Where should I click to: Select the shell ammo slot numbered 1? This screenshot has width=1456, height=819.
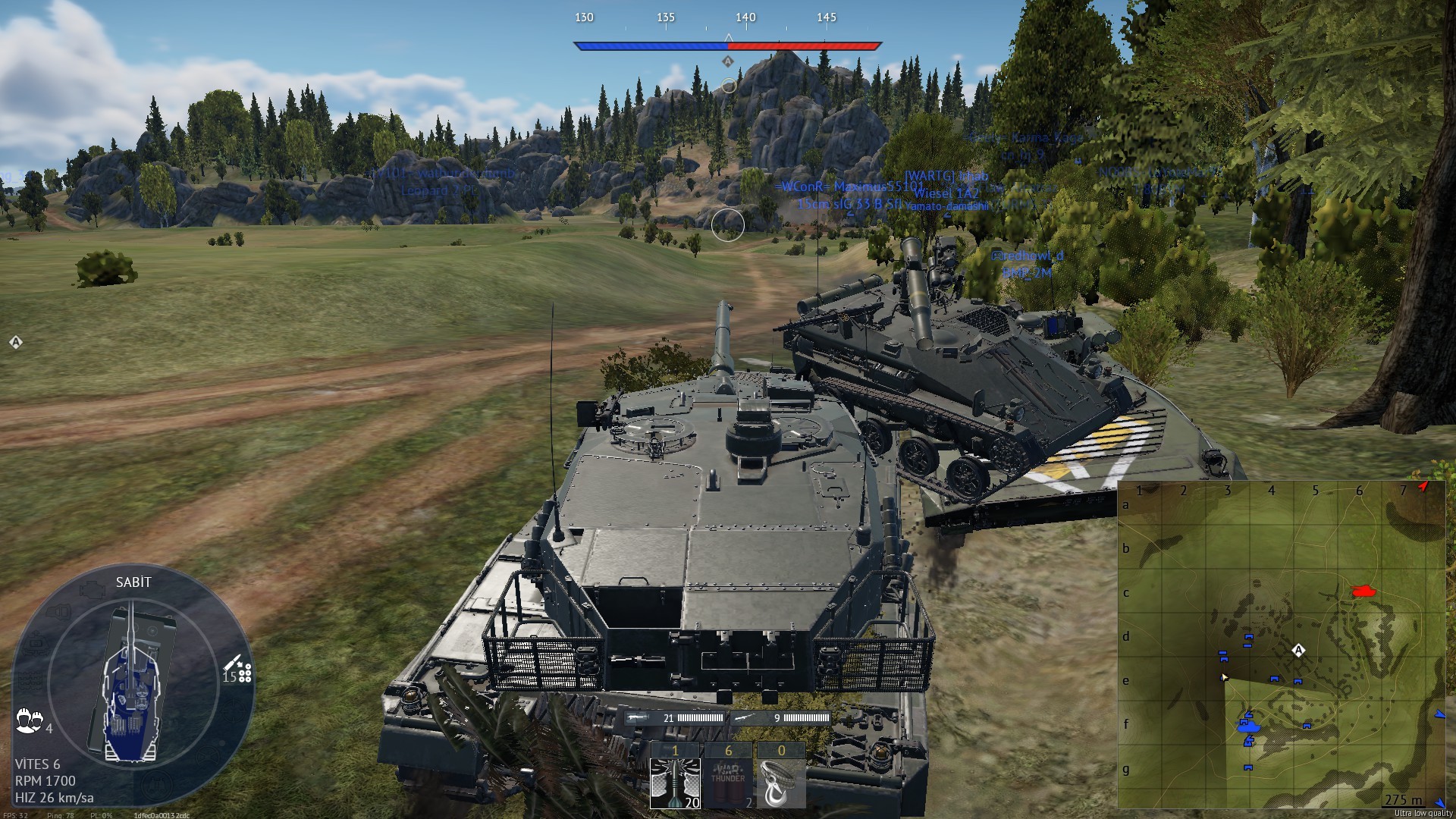(x=675, y=776)
